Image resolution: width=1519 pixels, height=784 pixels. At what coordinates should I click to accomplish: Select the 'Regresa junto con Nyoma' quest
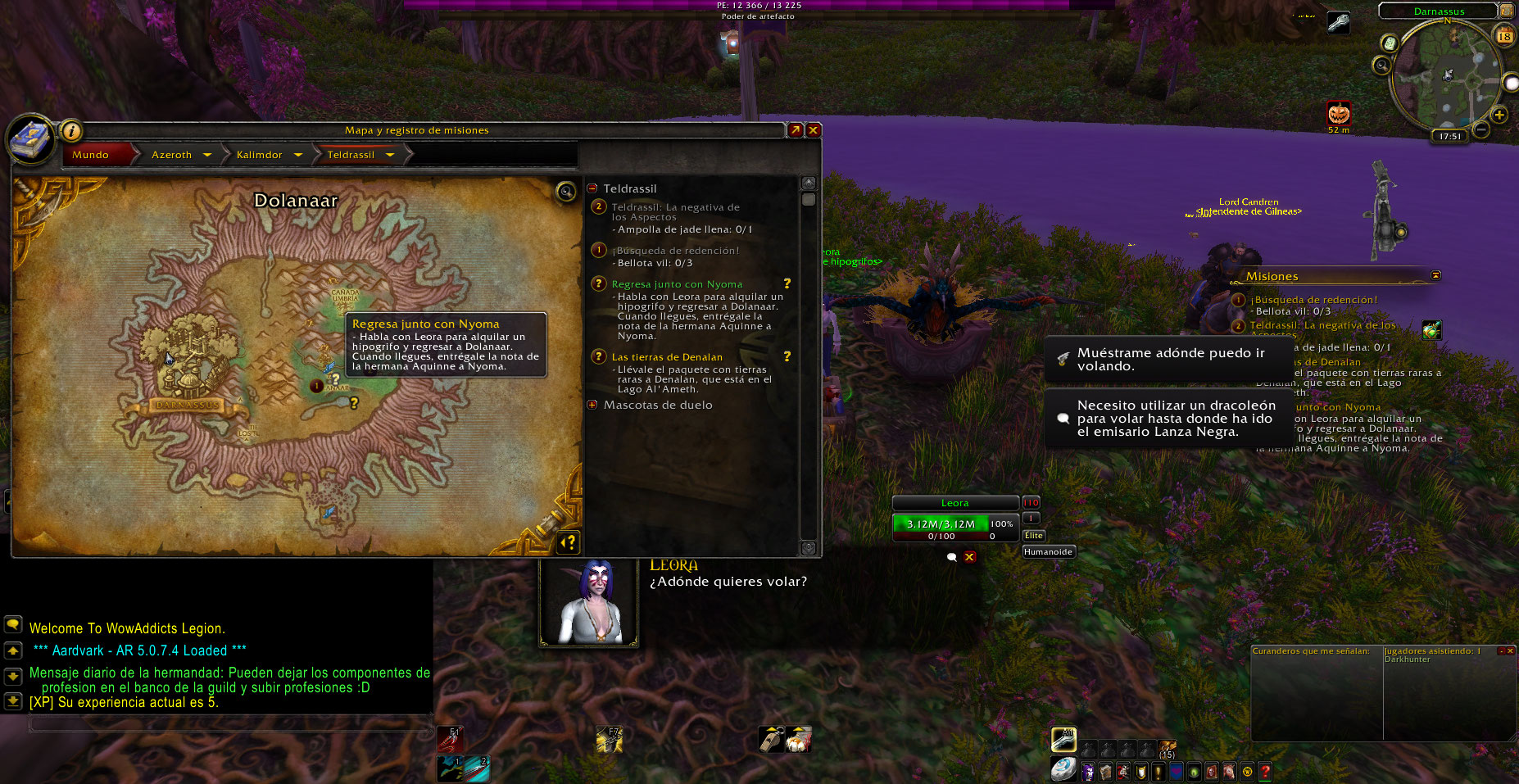point(677,284)
